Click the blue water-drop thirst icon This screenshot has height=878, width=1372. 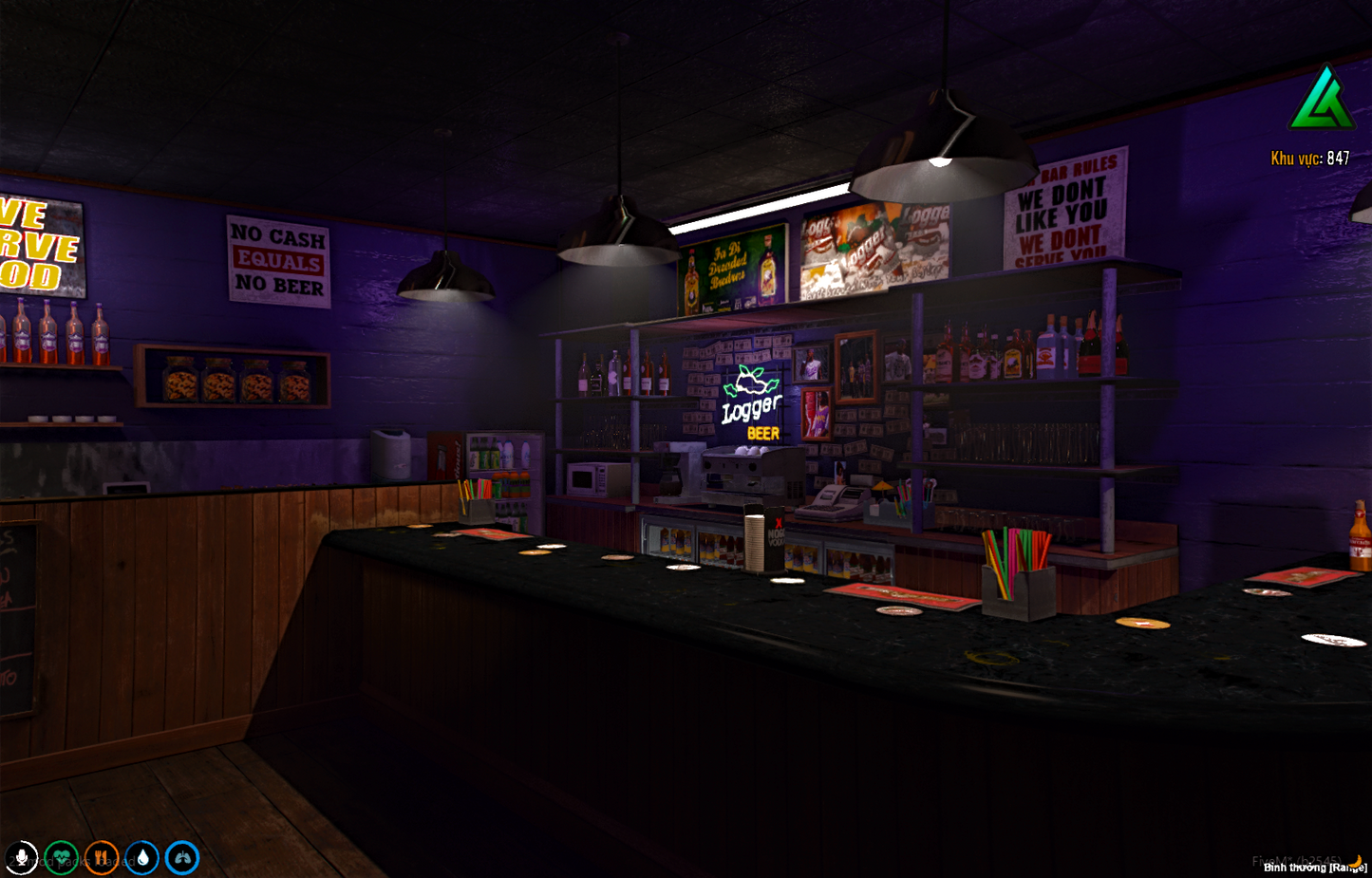[141, 857]
